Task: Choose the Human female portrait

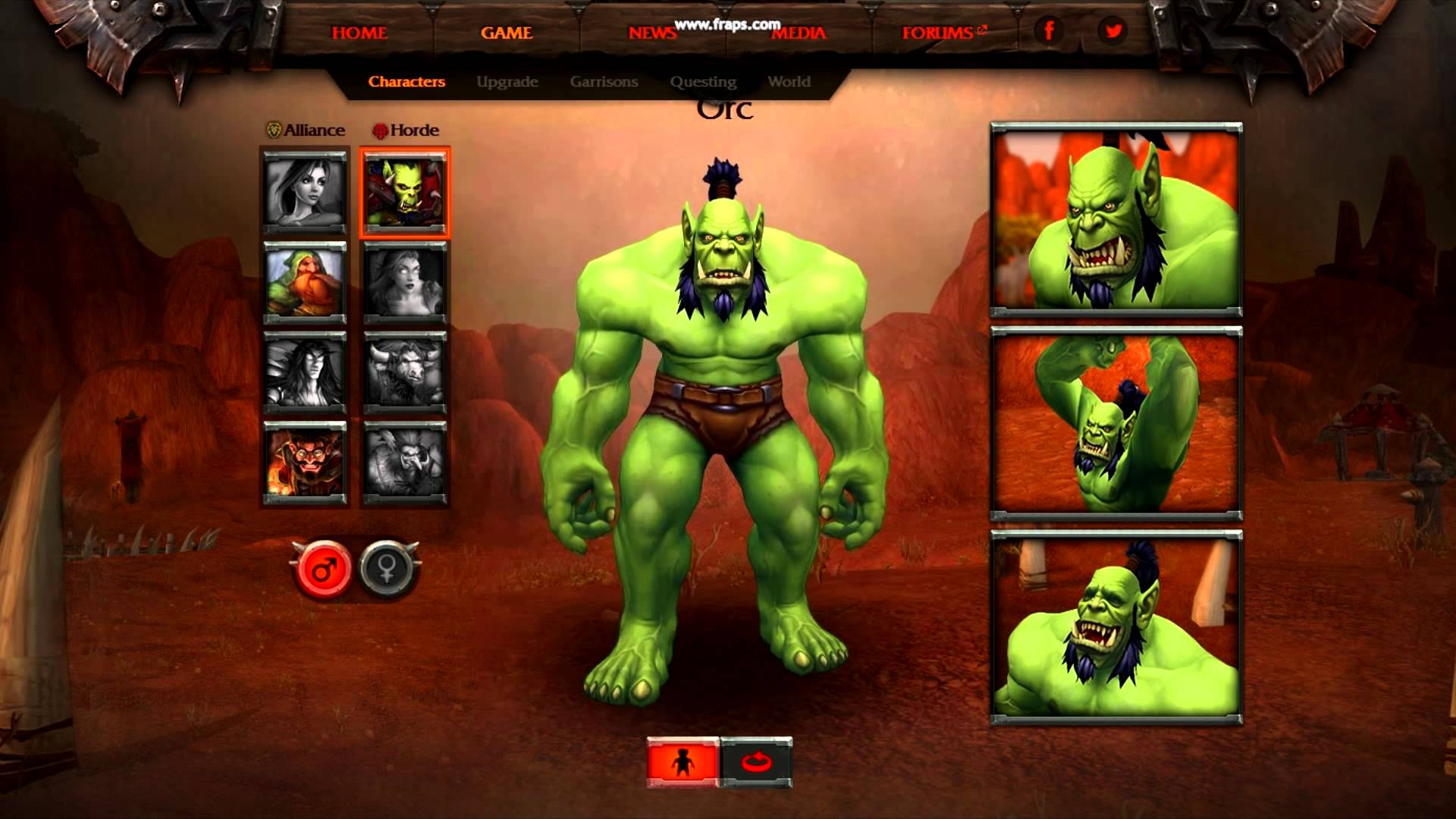Action: tap(305, 190)
